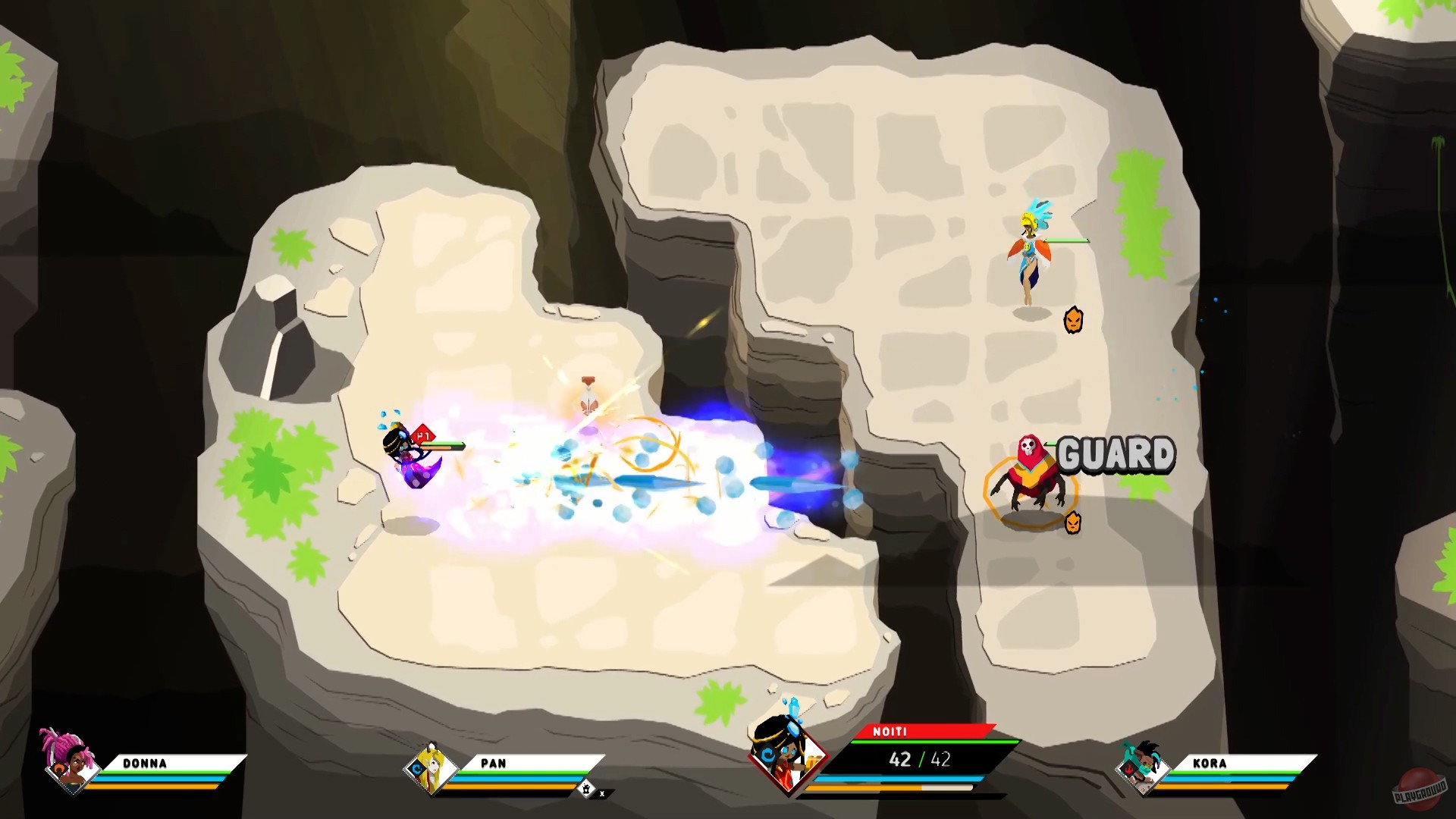Click the small skull icon beside Pan's bars
This screenshot has height=819, width=1456.
[x=586, y=787]
